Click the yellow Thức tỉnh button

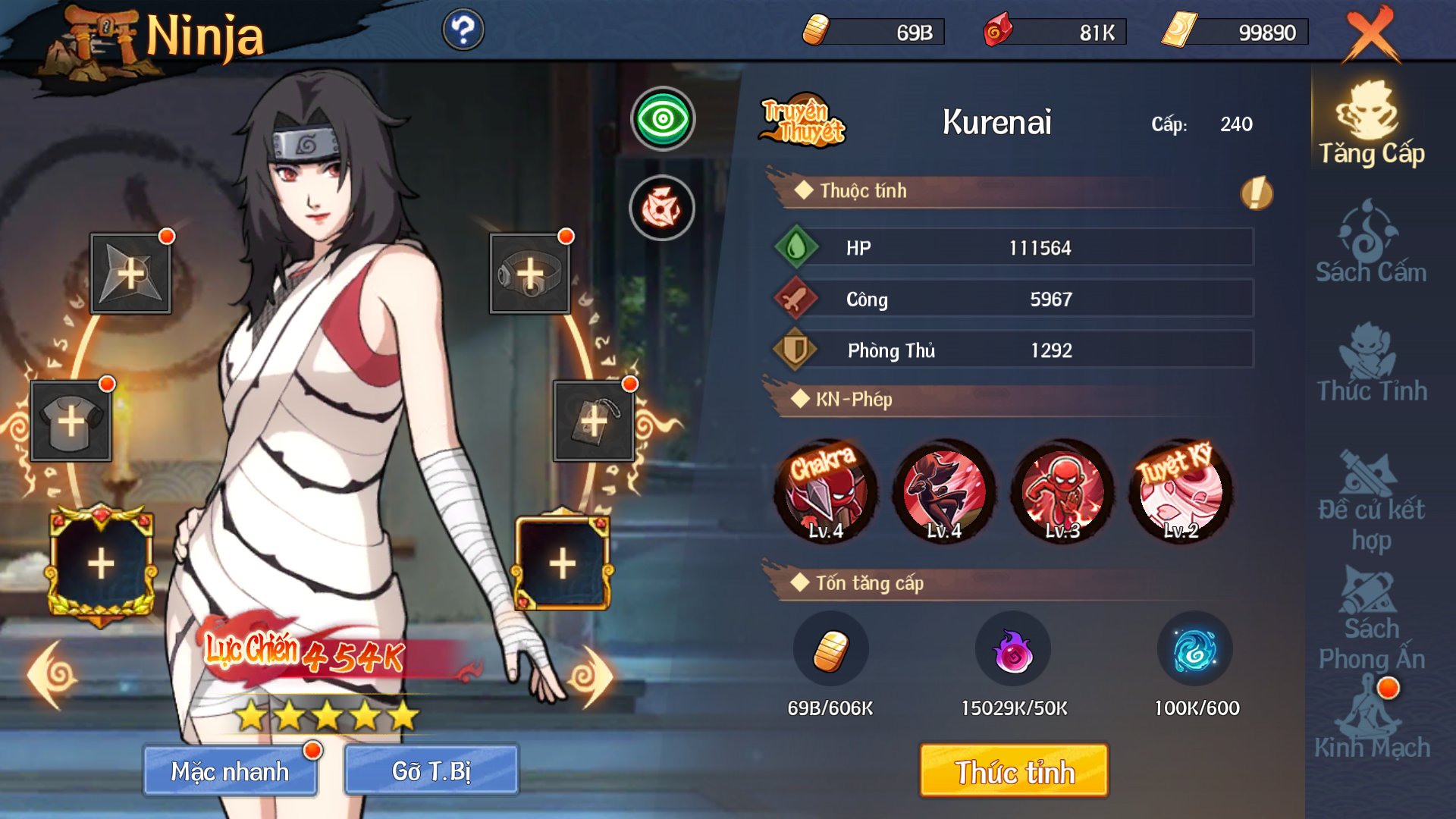[x=1014, y=770]
